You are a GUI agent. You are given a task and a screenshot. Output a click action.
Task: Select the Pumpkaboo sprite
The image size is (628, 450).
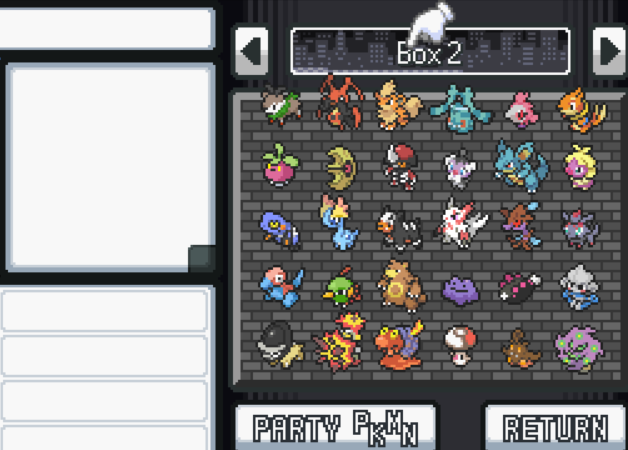pos(520,346)
